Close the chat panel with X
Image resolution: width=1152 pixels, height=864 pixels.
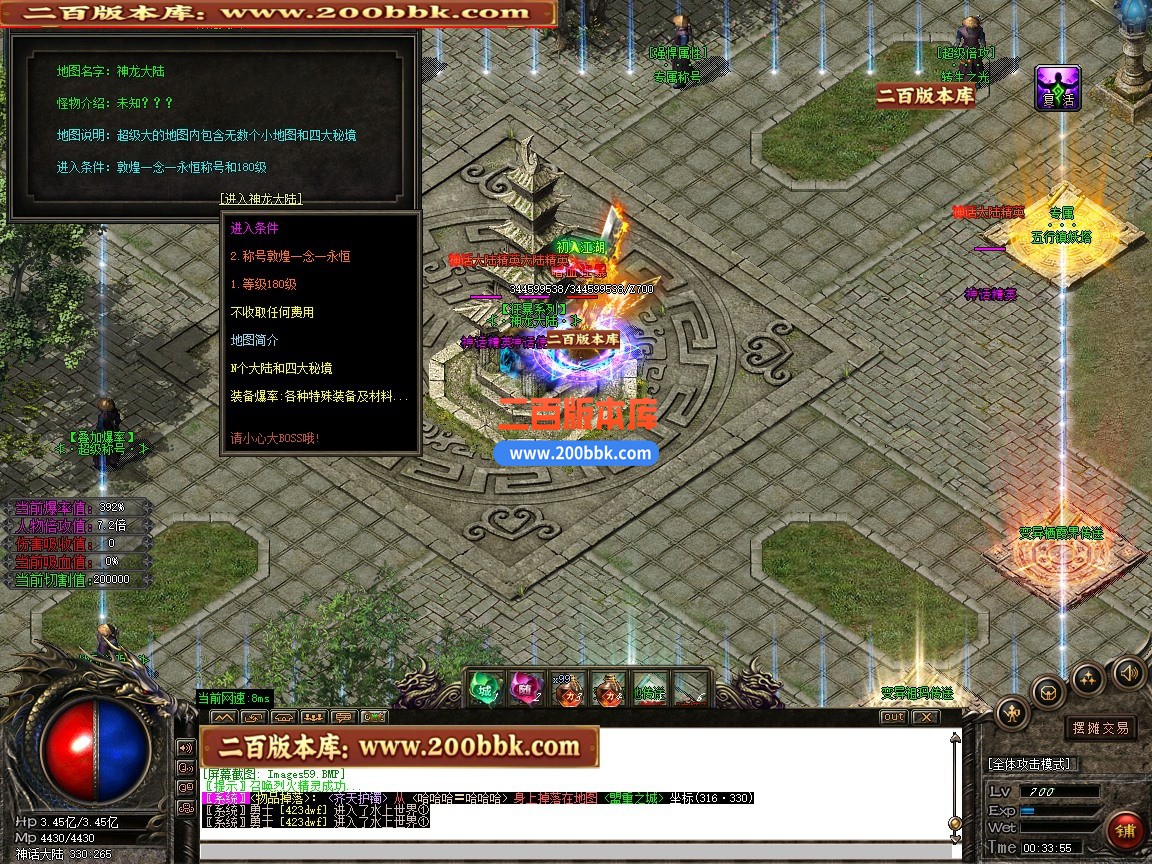pos(926,717)
